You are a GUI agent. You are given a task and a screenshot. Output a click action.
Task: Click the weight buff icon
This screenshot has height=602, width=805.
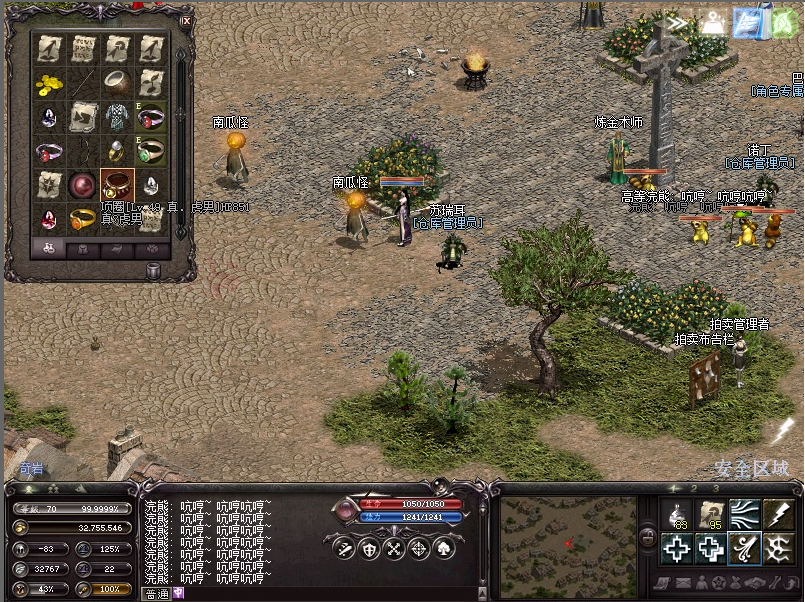click(x=713, y=23)
